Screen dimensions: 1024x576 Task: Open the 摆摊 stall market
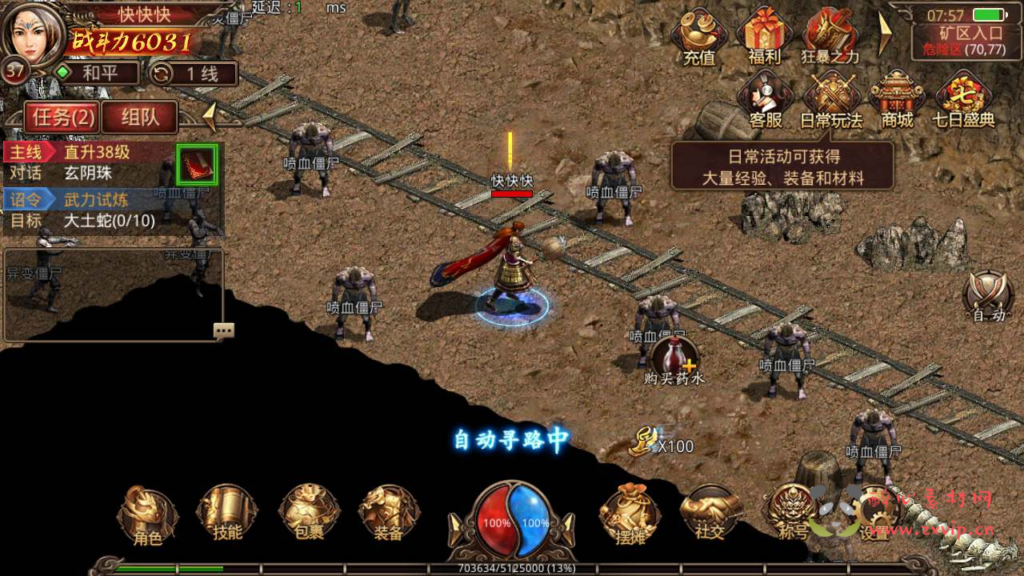[629, 515]
